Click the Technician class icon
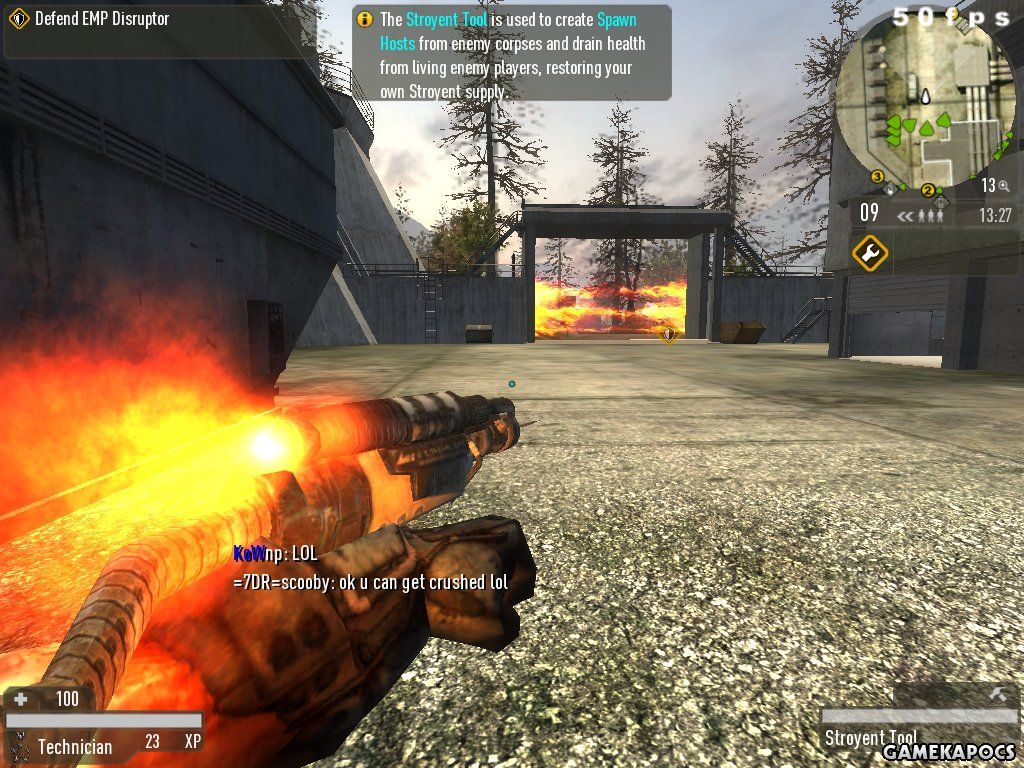1024x768 pixels. click(19, 745)
